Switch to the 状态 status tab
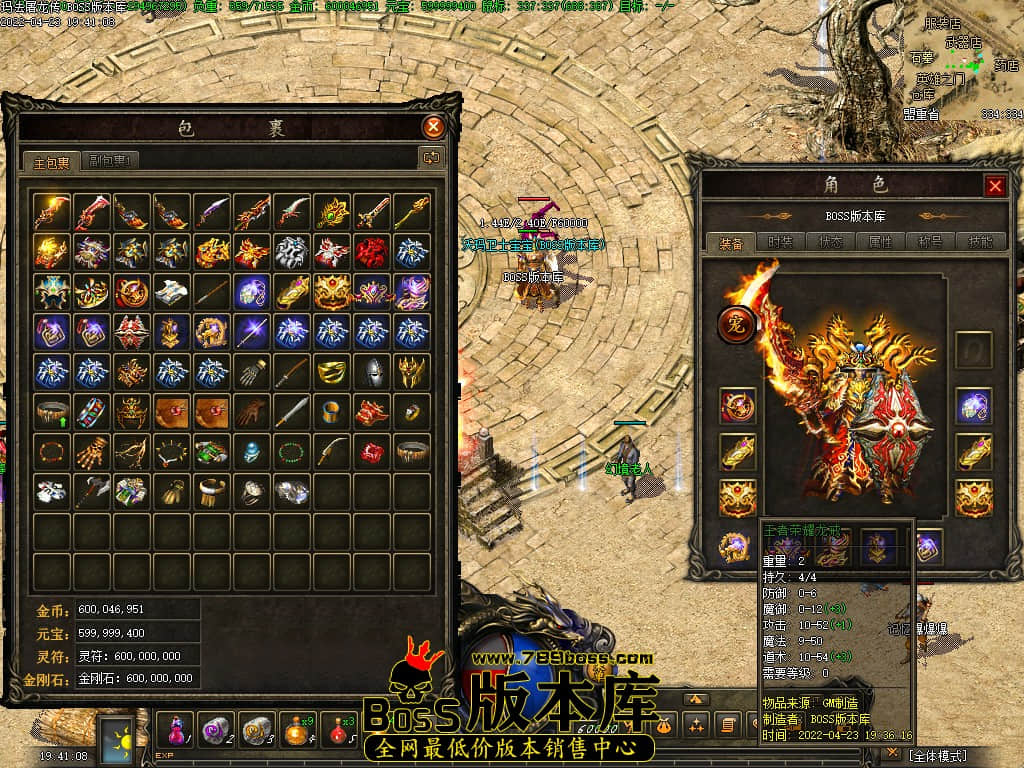 (x=830, y=242)
